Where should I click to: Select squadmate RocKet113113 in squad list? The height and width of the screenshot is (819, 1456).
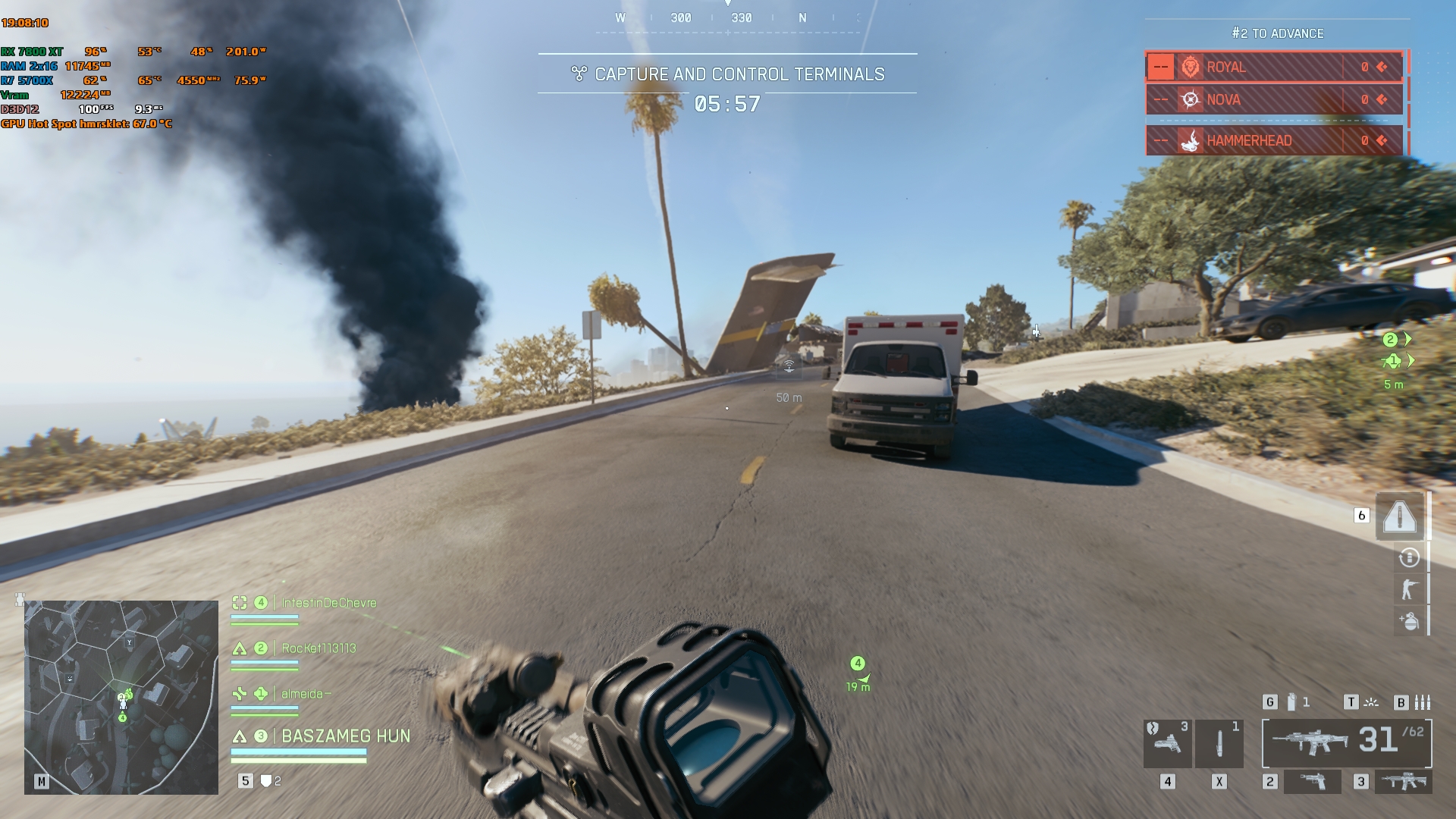[318, 648]
